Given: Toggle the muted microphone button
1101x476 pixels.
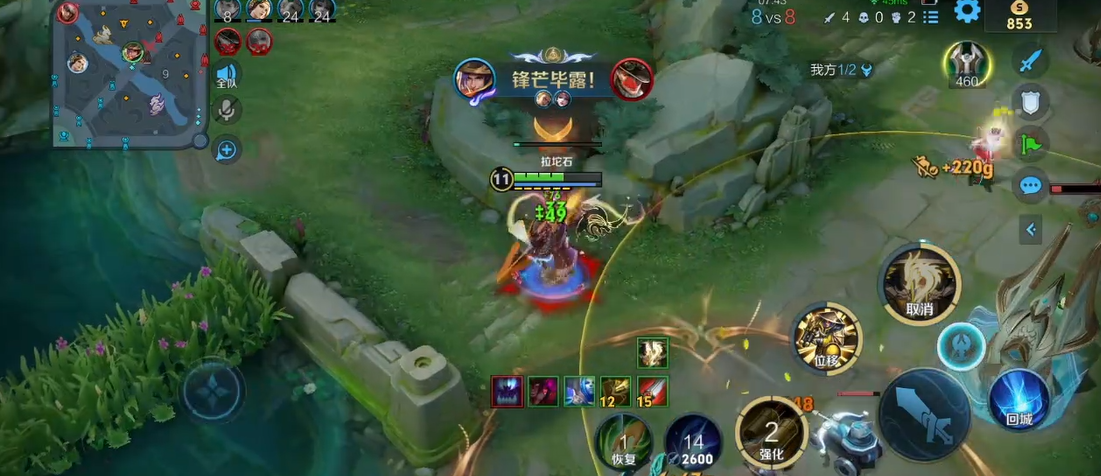Looking at the screenshot, I should (x=228, y=111).
